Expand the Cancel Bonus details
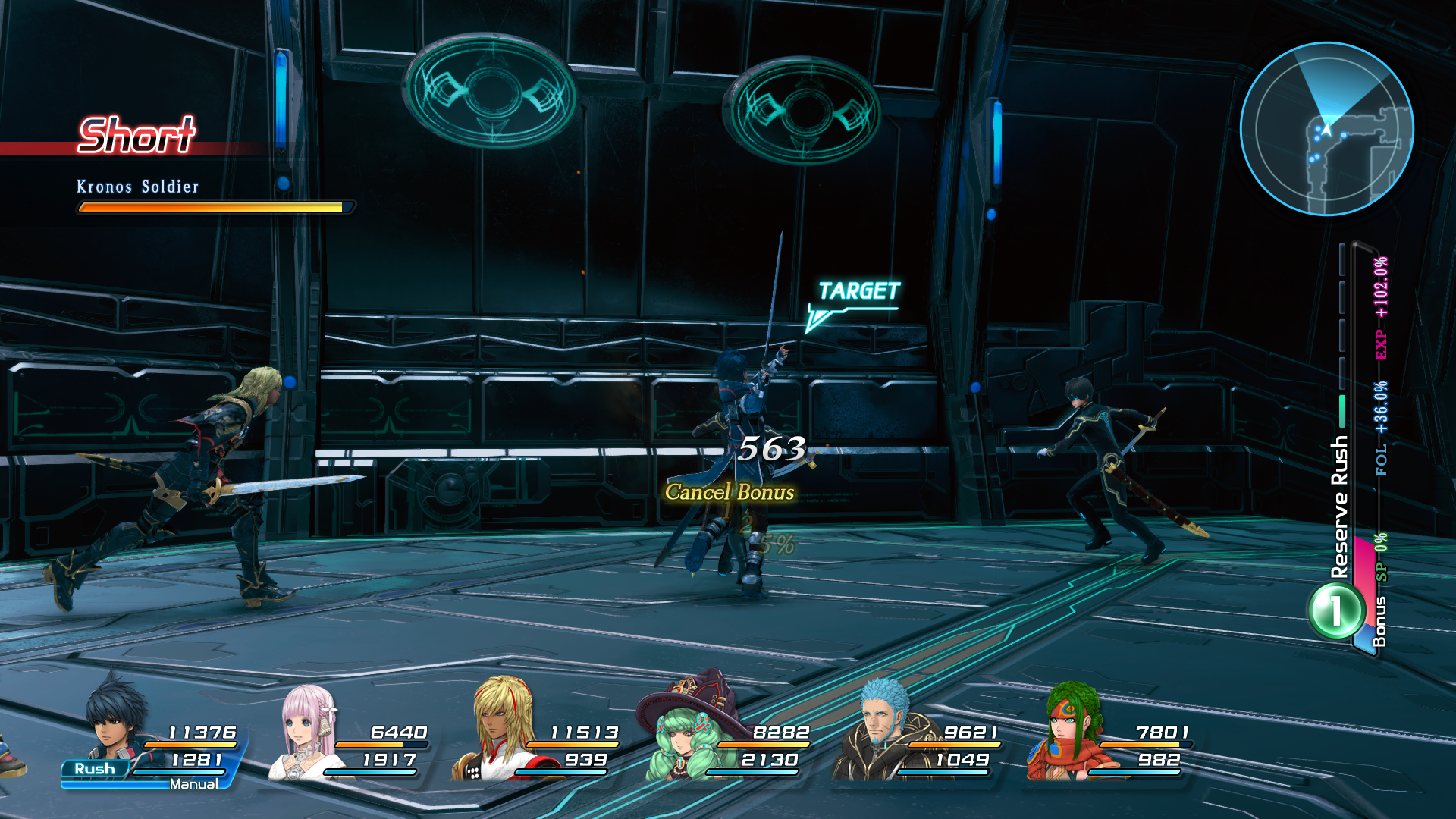 point(730,492)
